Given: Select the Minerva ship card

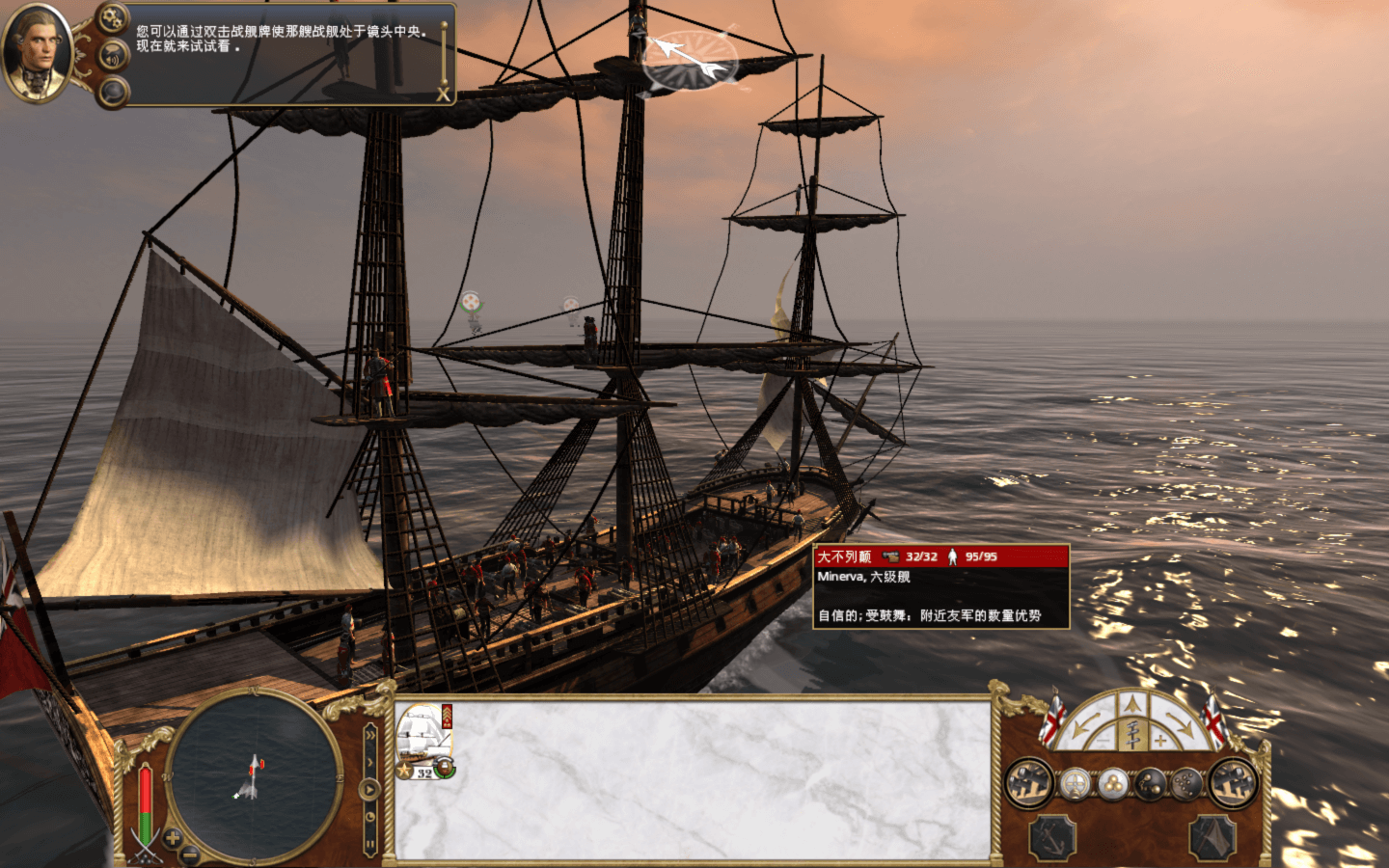Looking at the screenshot, I should coord(424,741).
